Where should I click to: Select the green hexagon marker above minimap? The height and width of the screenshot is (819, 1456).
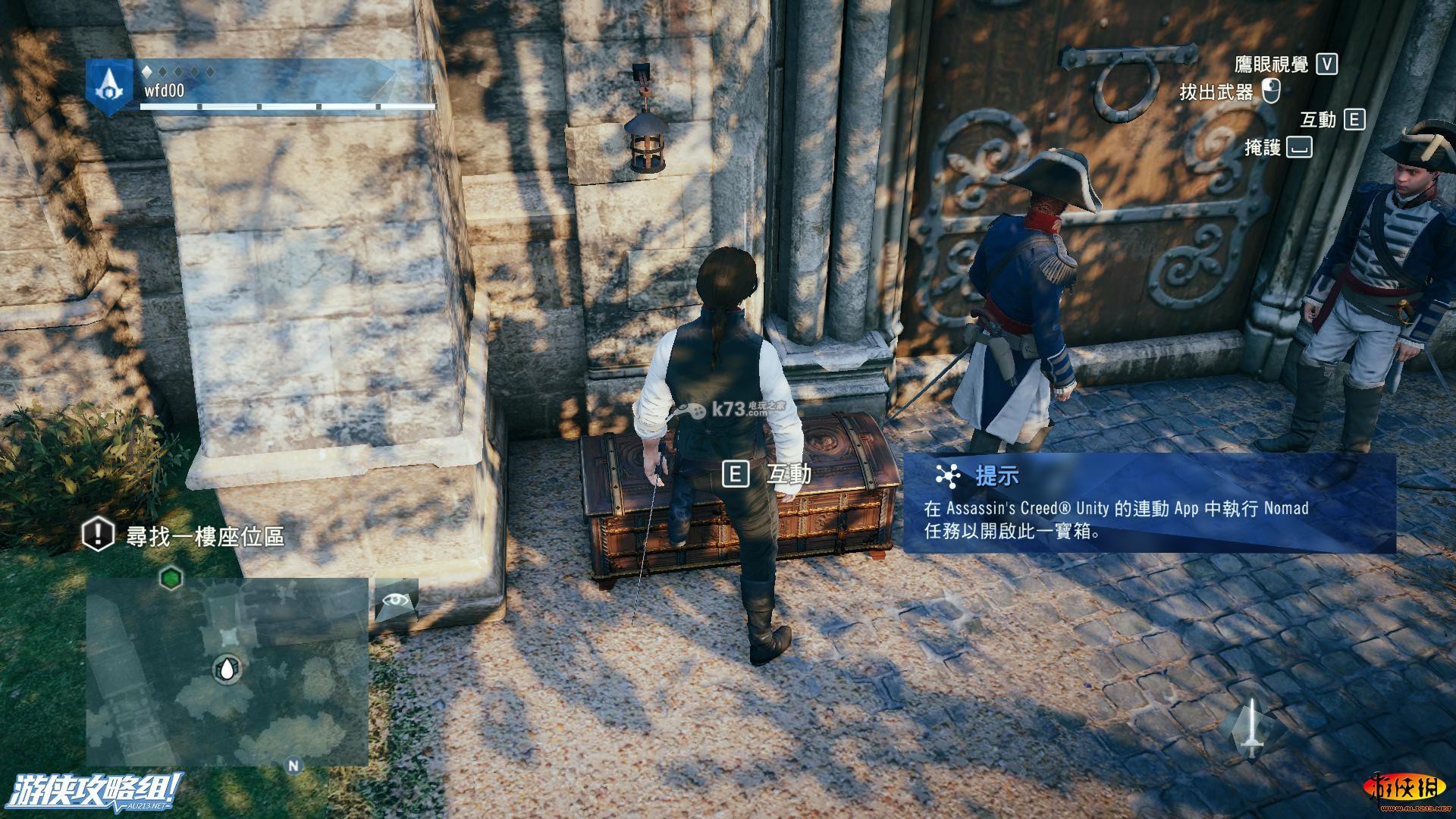point(171,579)
